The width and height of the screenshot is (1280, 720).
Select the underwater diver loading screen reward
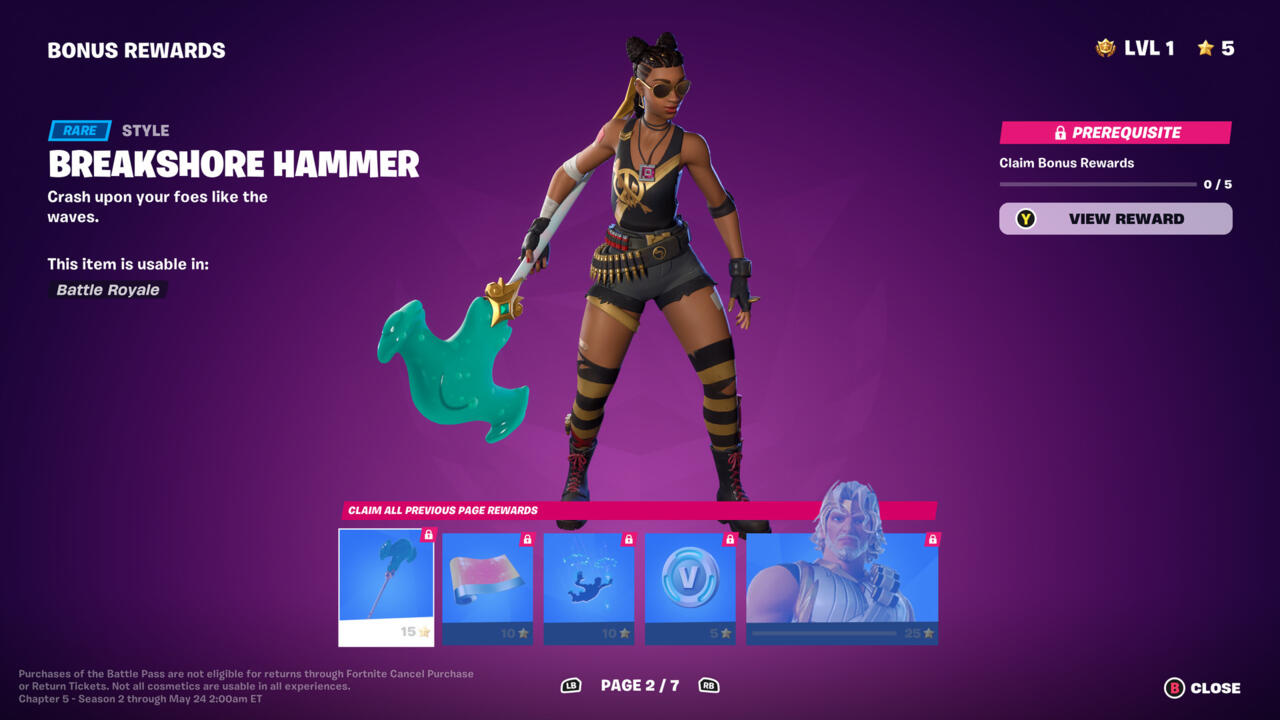point(589,587)
